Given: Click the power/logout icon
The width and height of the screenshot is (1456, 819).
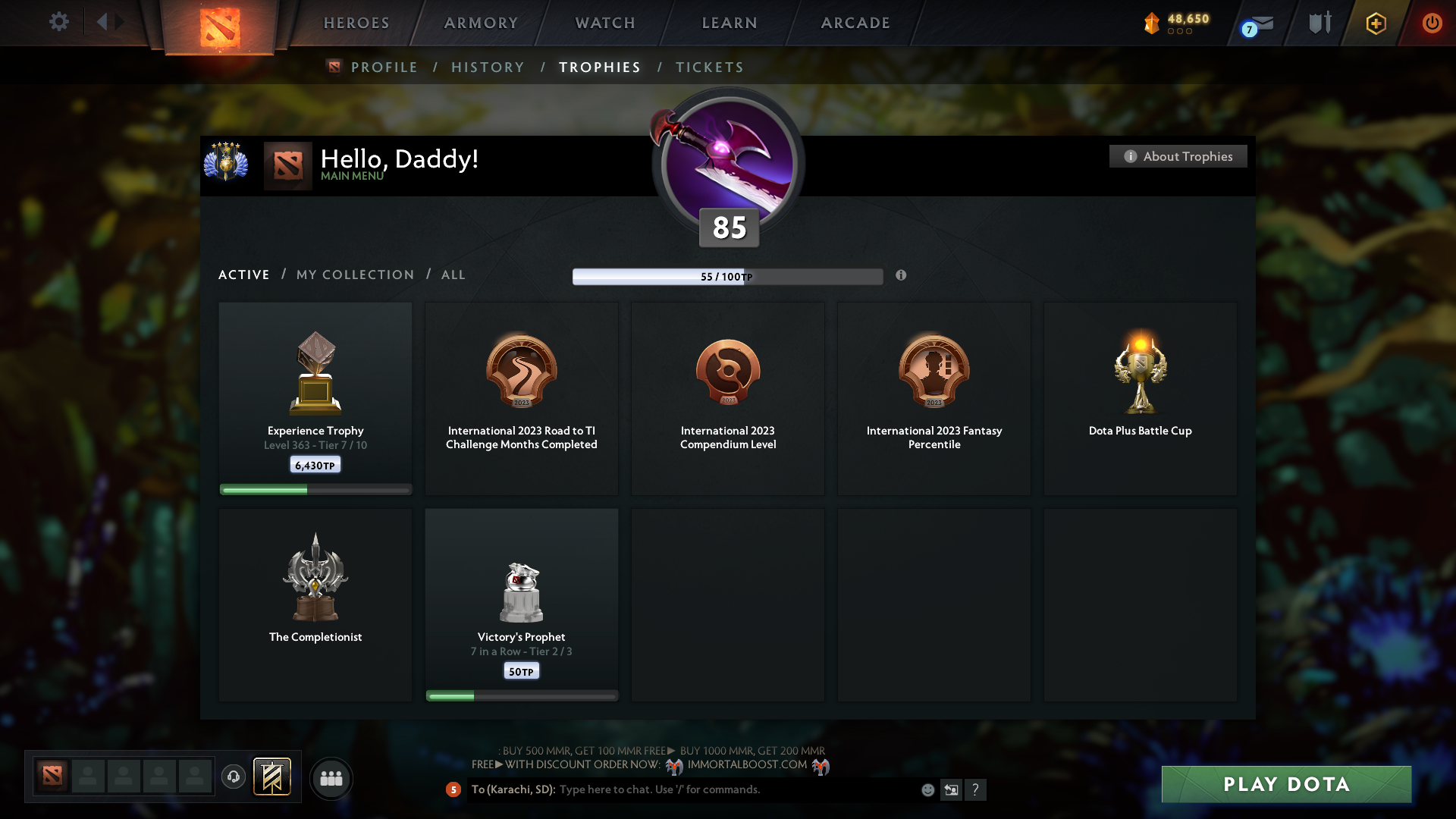Looking at the screenshot, I should coord(1432,23).
